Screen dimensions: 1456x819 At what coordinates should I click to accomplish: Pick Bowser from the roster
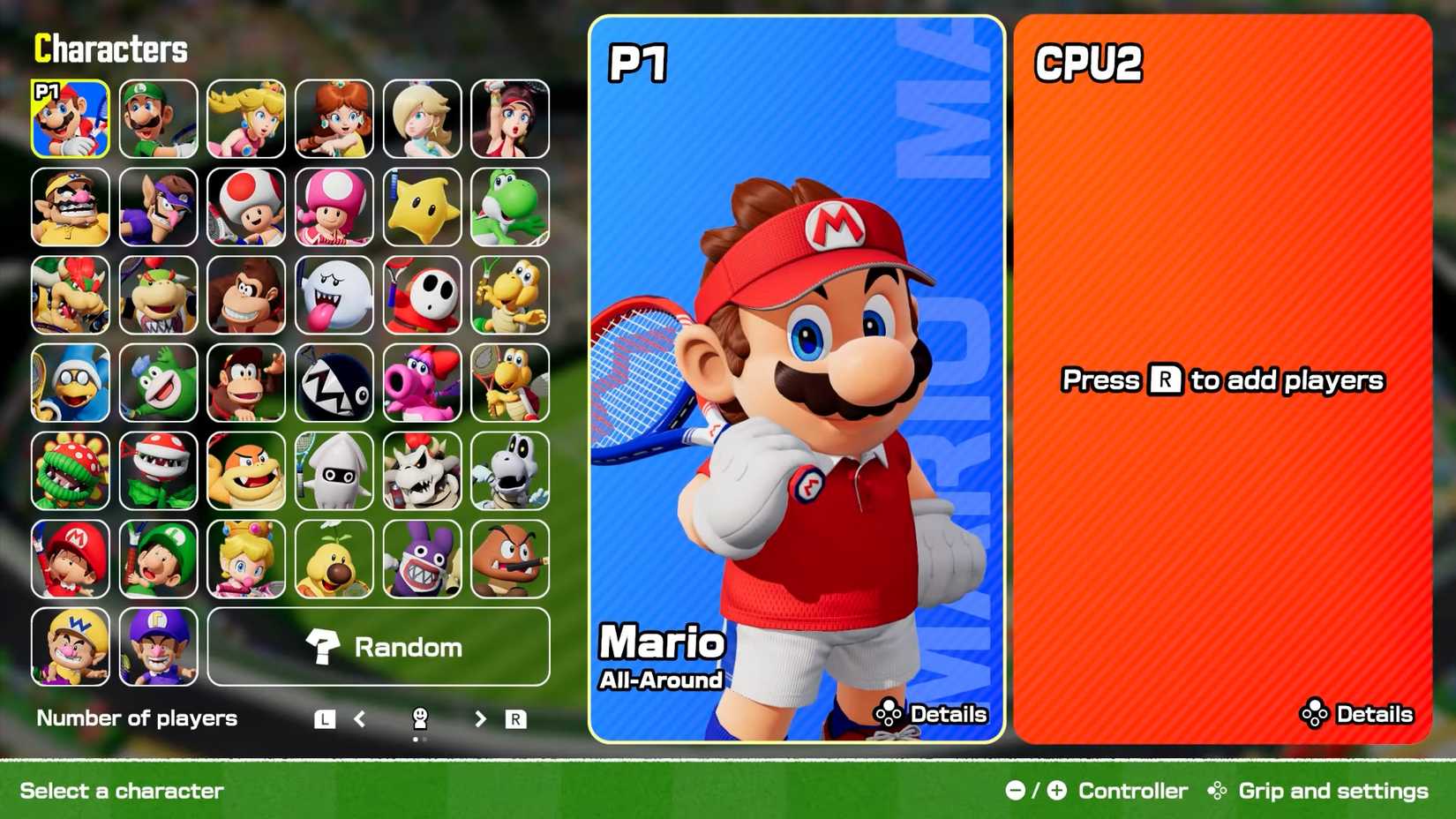(x=71, y=296)
